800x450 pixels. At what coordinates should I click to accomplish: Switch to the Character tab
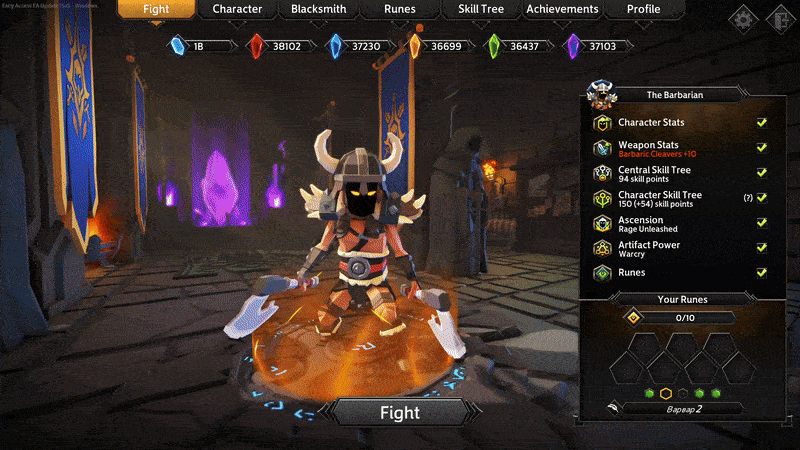[x=237, y=10]
